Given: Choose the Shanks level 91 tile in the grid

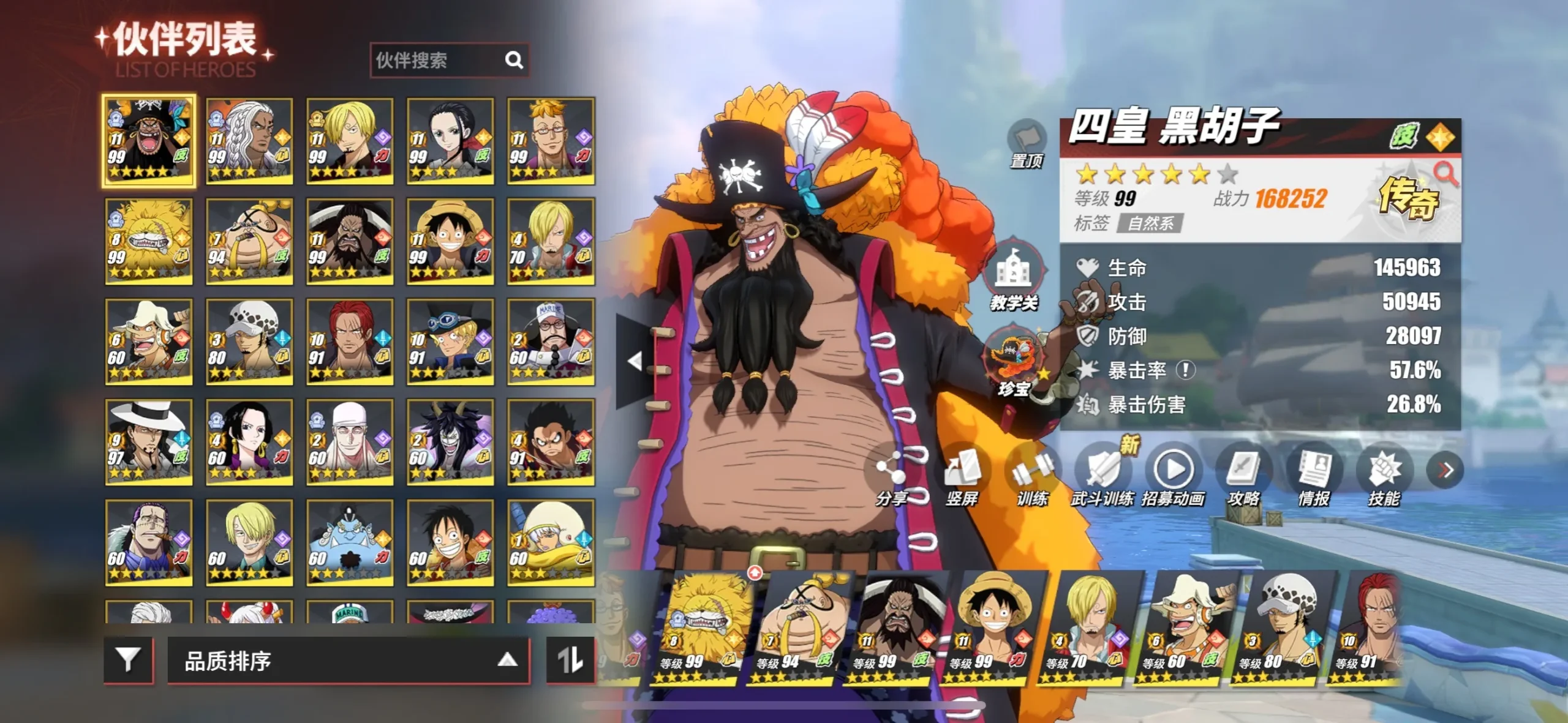Looking at the screenshot, I should [x=350, y=342].
